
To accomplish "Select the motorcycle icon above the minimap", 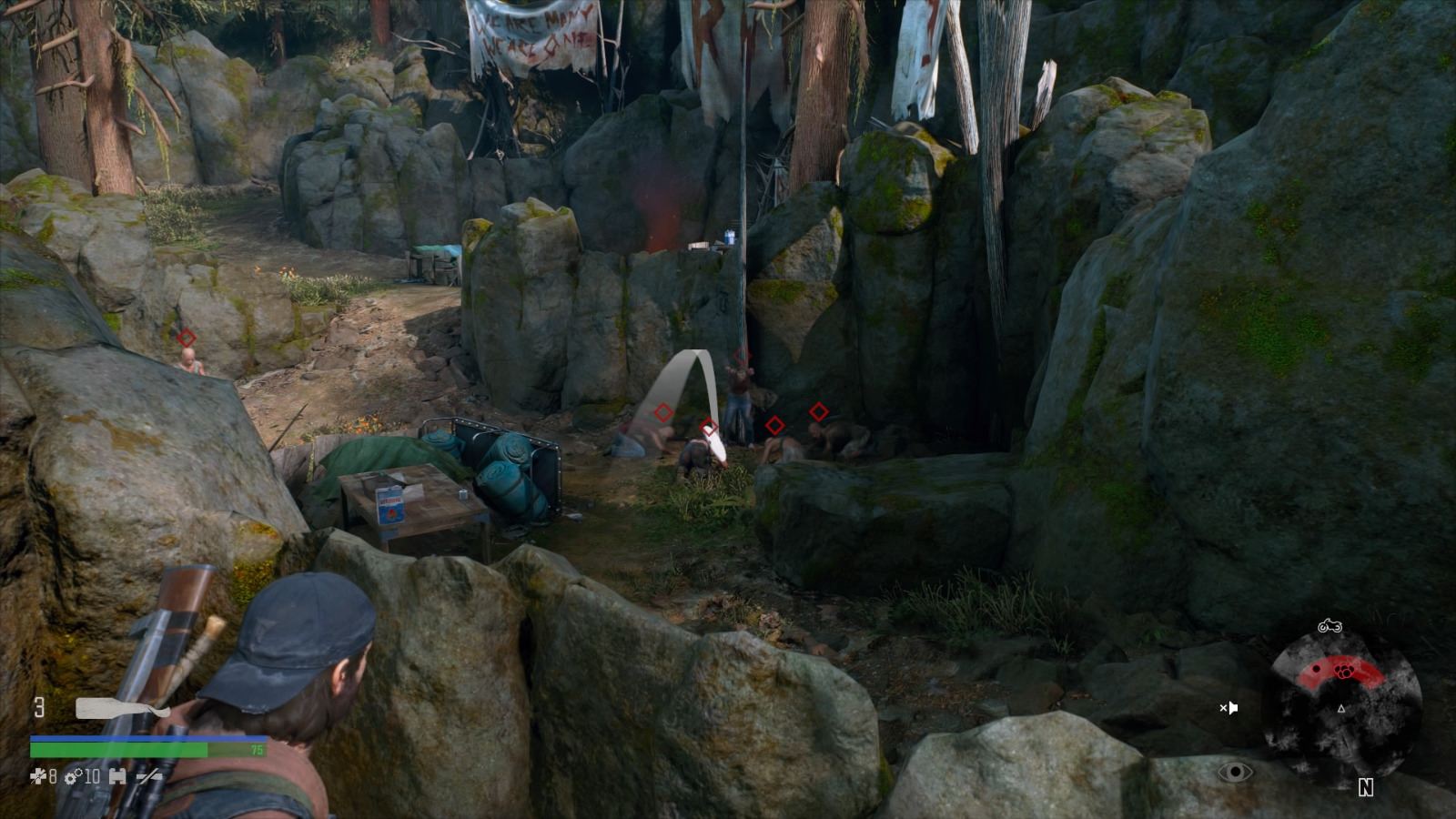I will 1330,626.
